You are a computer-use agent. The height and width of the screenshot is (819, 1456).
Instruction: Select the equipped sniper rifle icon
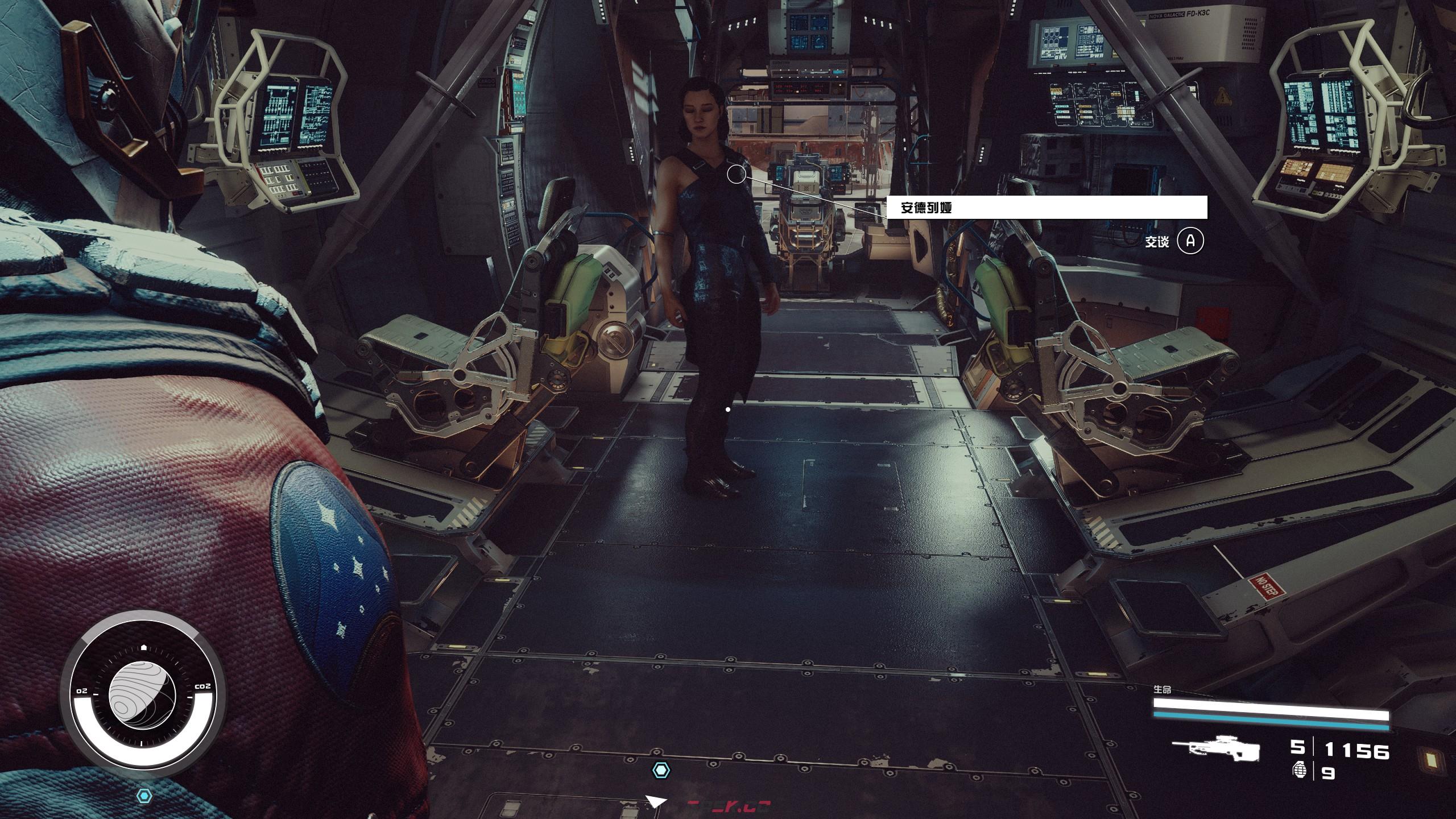(1215, 750)
